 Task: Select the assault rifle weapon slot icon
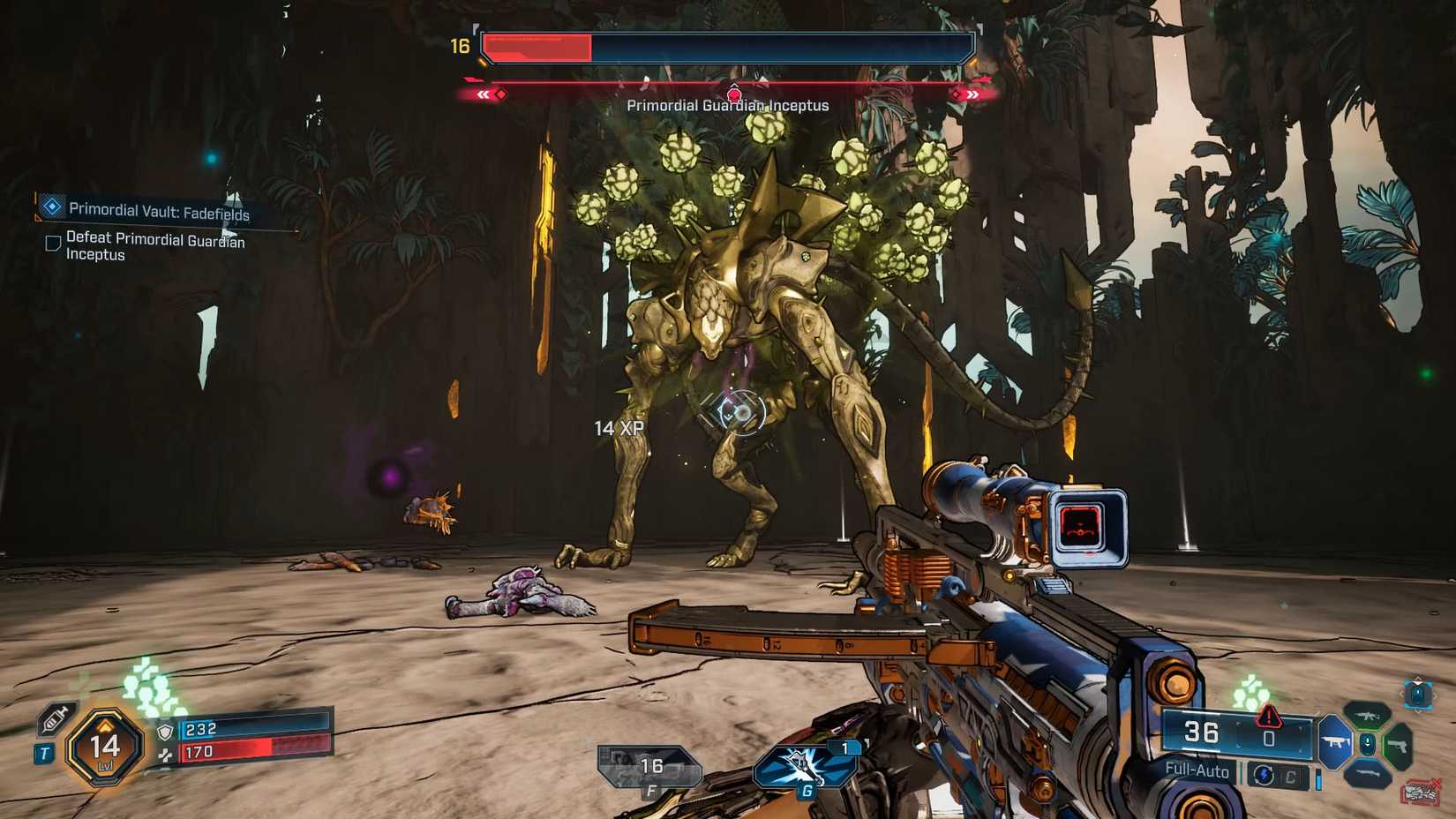1367,718
